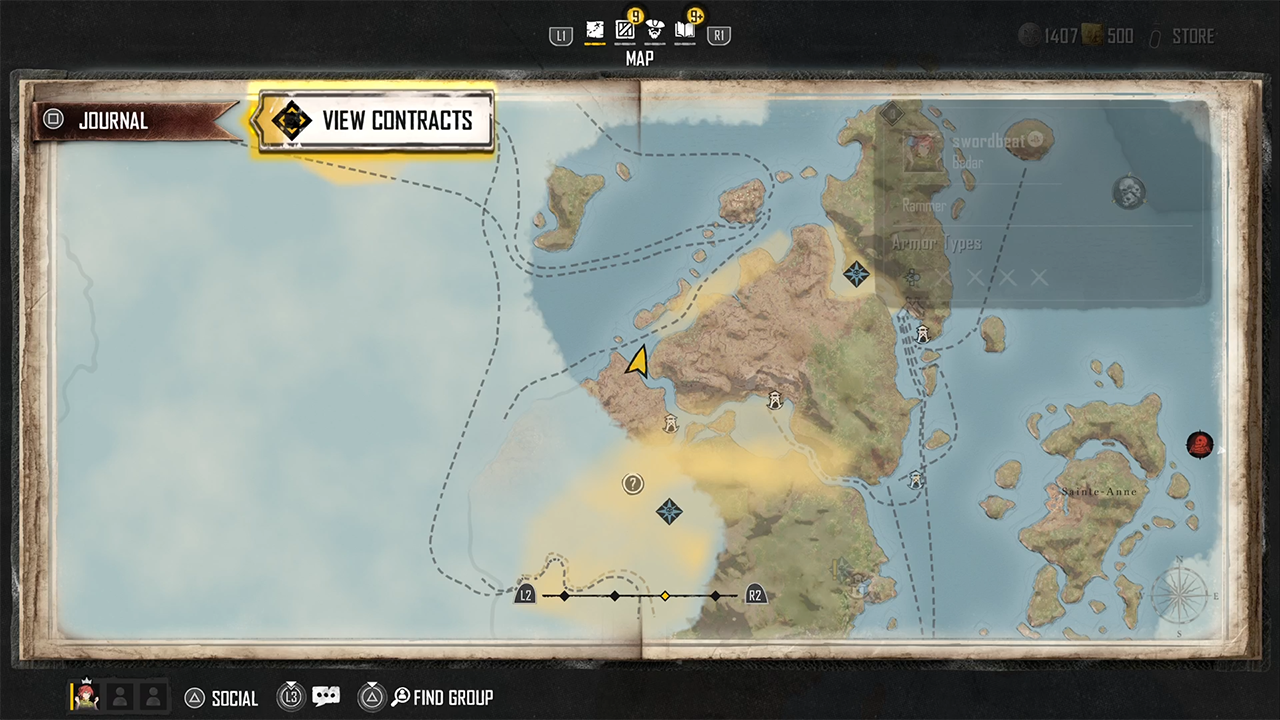Select the red skull marker at map edge
This screenshot has height=720, width=1280.
pyautogui.click(x=1199, y=443)
